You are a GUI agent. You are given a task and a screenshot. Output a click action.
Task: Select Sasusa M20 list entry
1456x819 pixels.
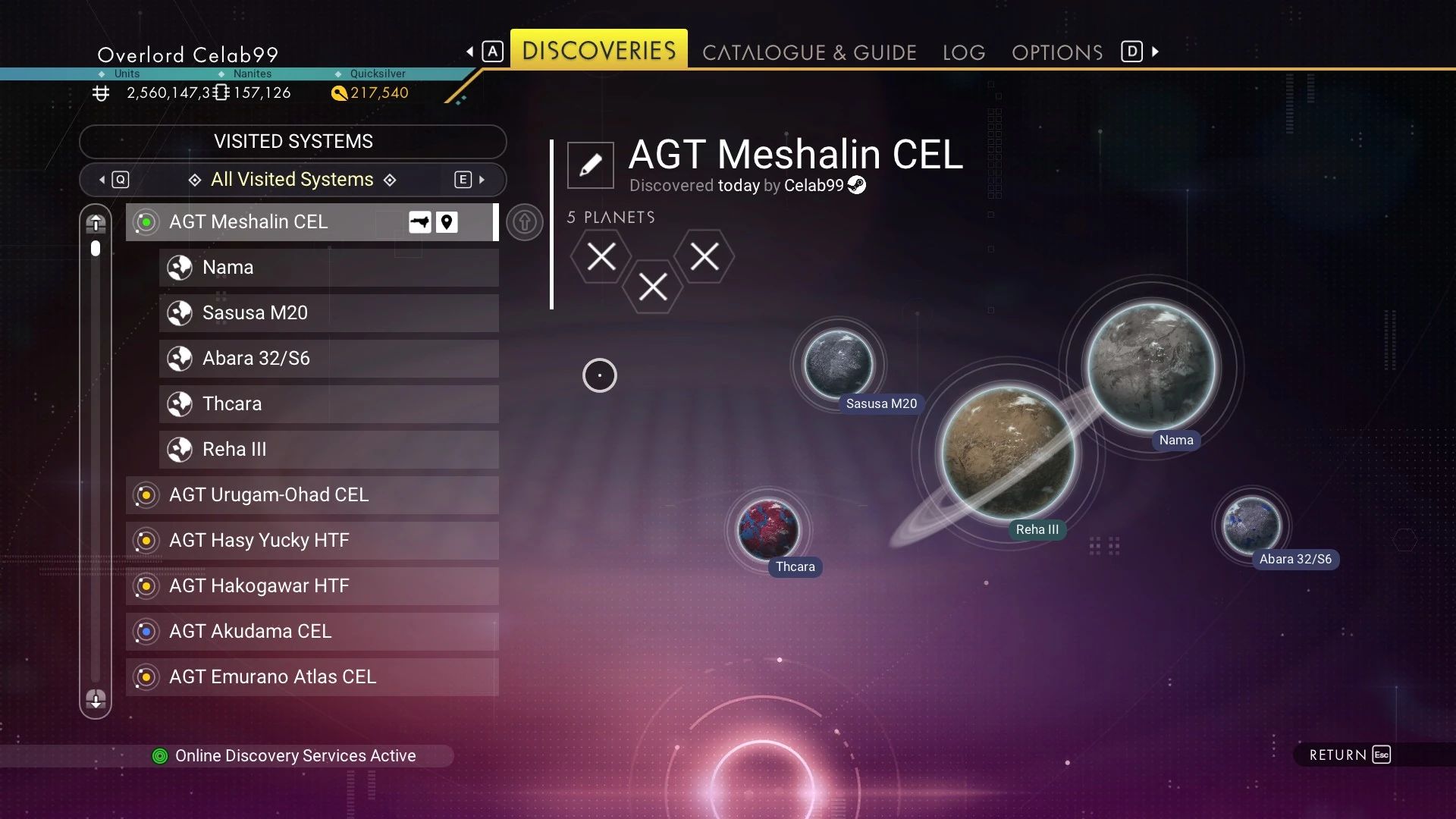point(328,313)
